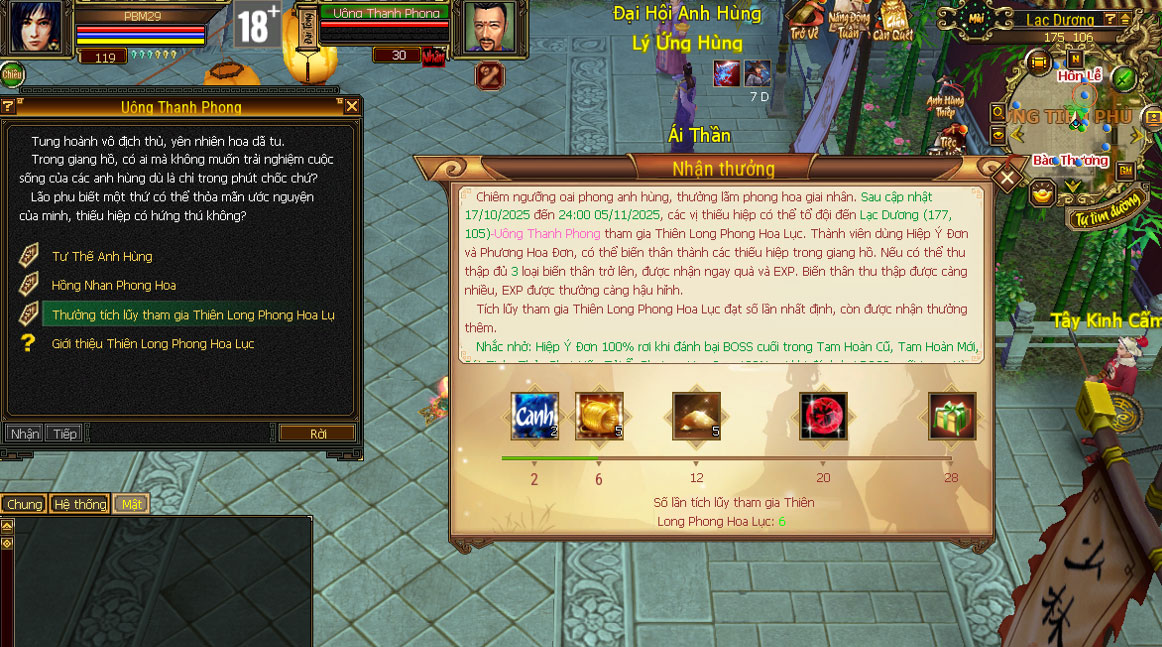Claim the blue Canh reward icon
Screen dimensions: 1162x647
(534, 416)
